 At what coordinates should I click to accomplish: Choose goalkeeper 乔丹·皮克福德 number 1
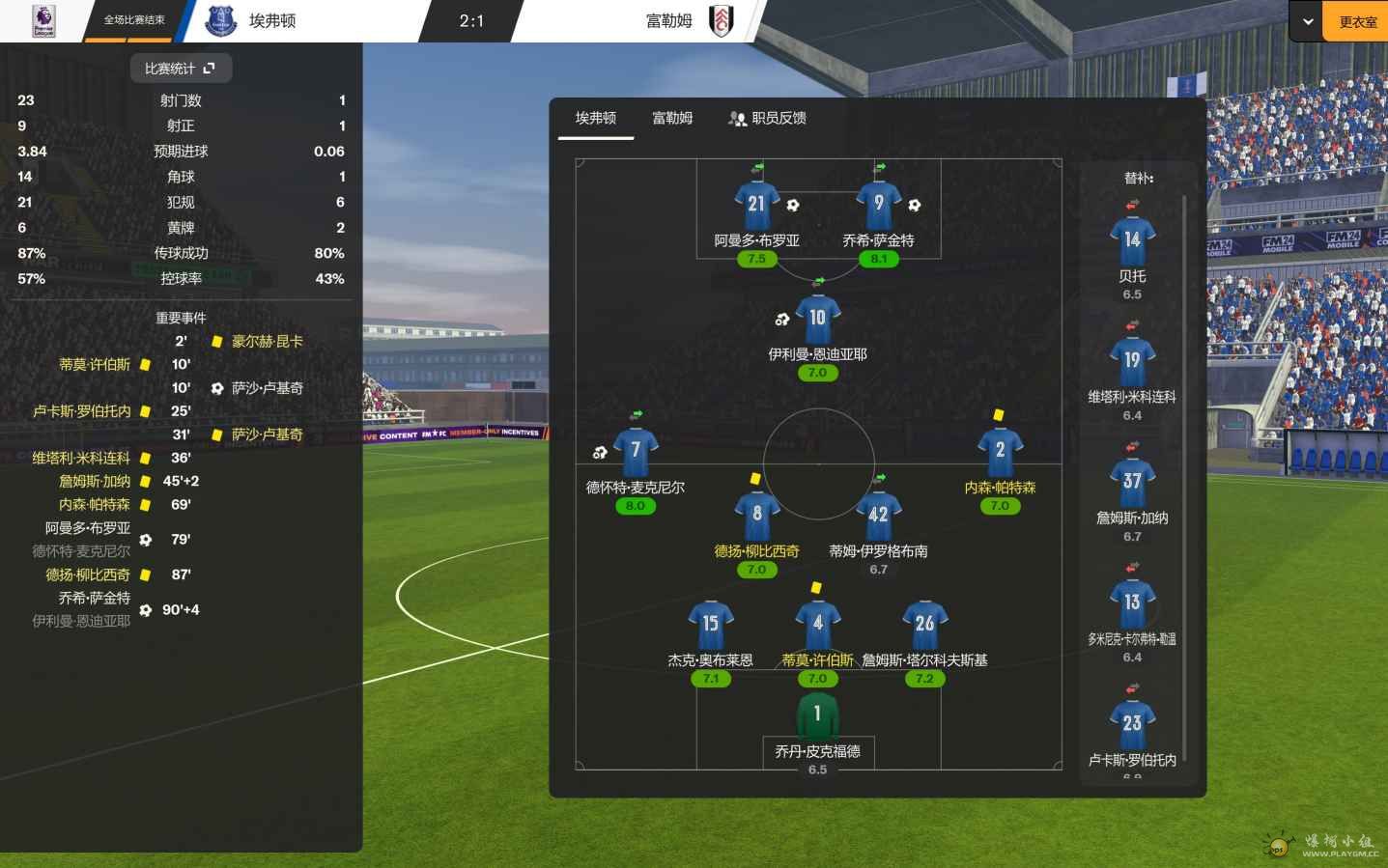coord(817,715)
